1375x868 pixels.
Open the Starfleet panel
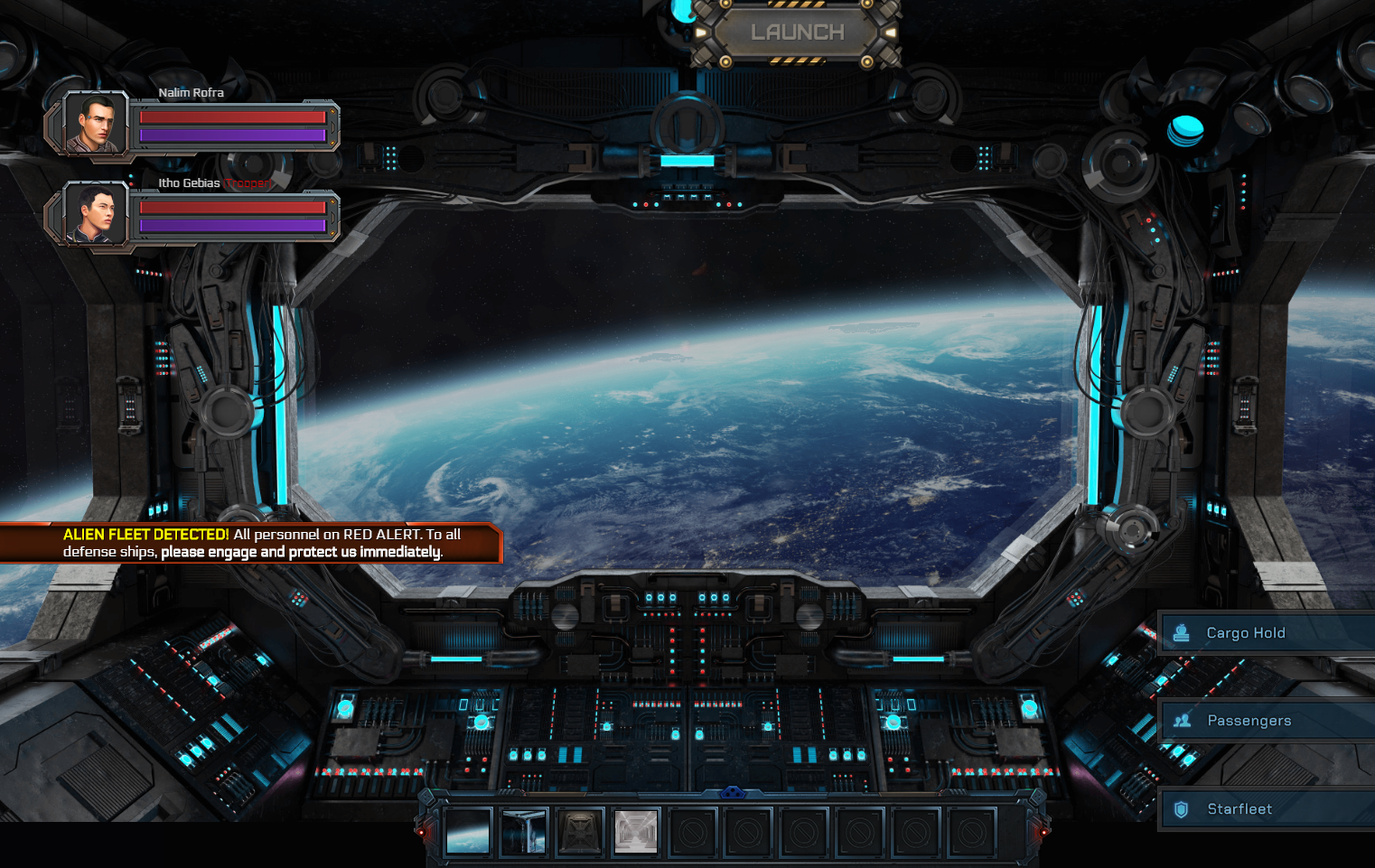point(1267,809)
